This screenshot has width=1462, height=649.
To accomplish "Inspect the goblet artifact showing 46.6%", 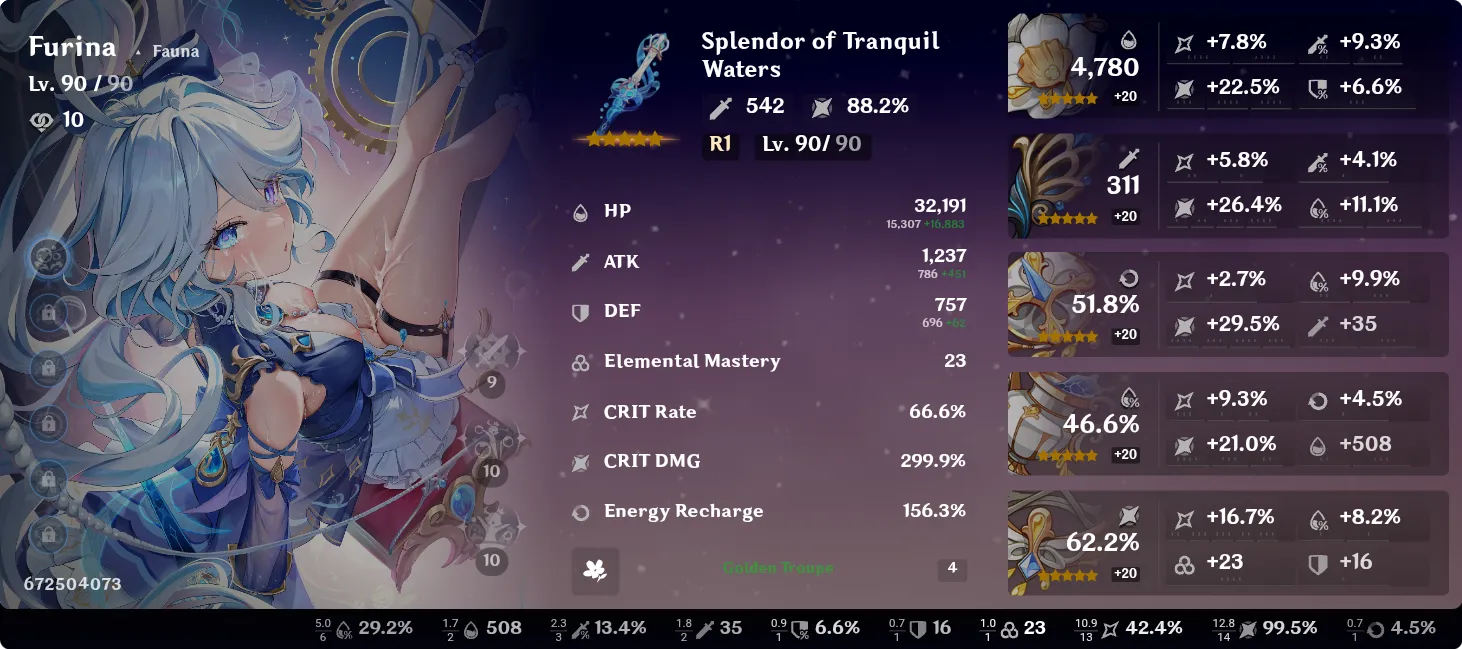I will coord(1048,422).
